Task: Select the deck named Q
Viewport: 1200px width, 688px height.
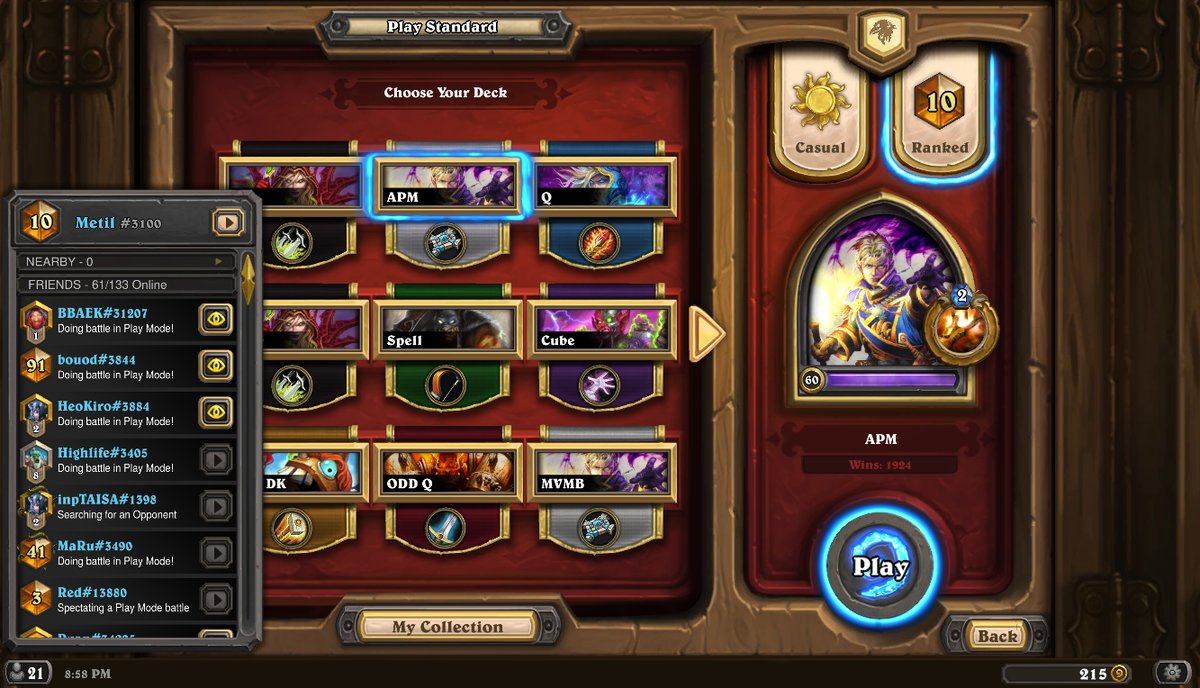Action: tap(602, 185)
